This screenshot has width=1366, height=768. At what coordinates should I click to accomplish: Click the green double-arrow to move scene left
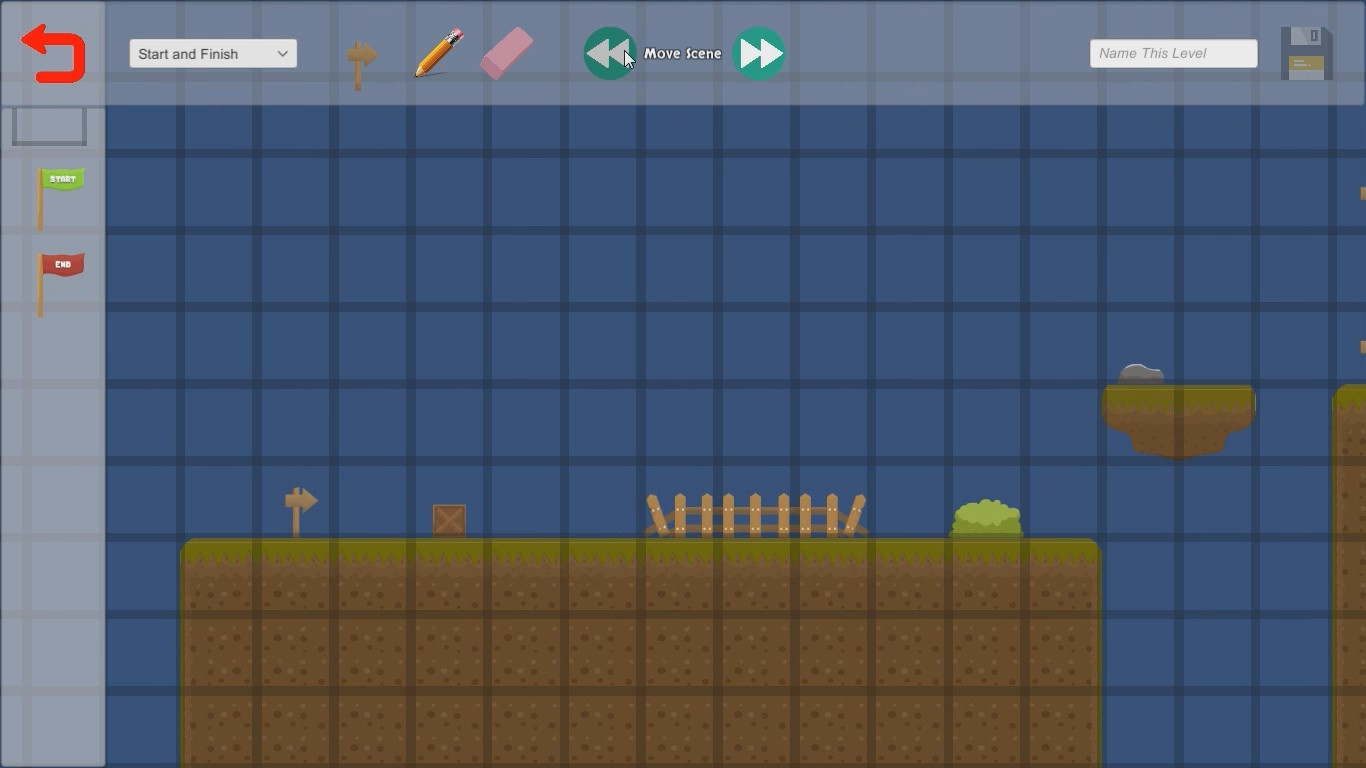click(x=609, y=52)
